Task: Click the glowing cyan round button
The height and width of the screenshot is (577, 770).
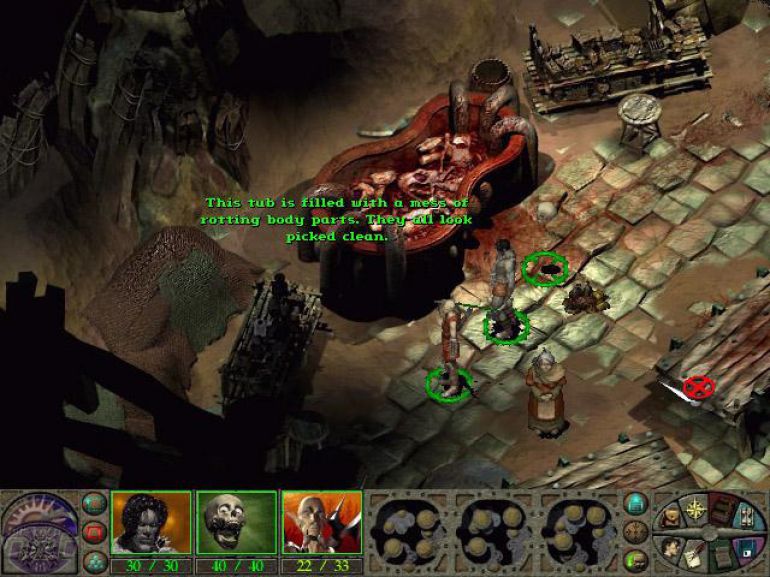Action: coord(635,503)
